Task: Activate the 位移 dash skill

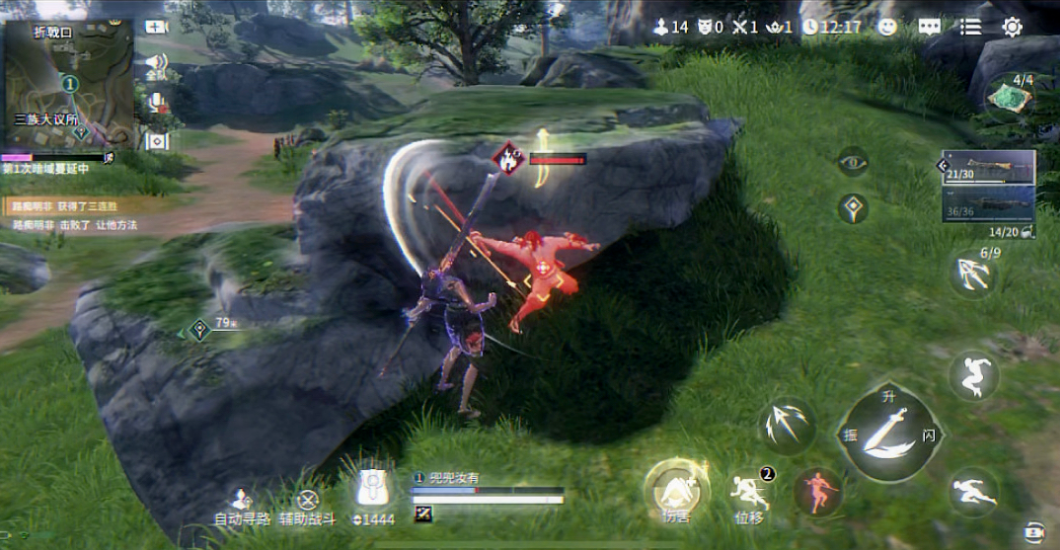Action: click(750, 493)
